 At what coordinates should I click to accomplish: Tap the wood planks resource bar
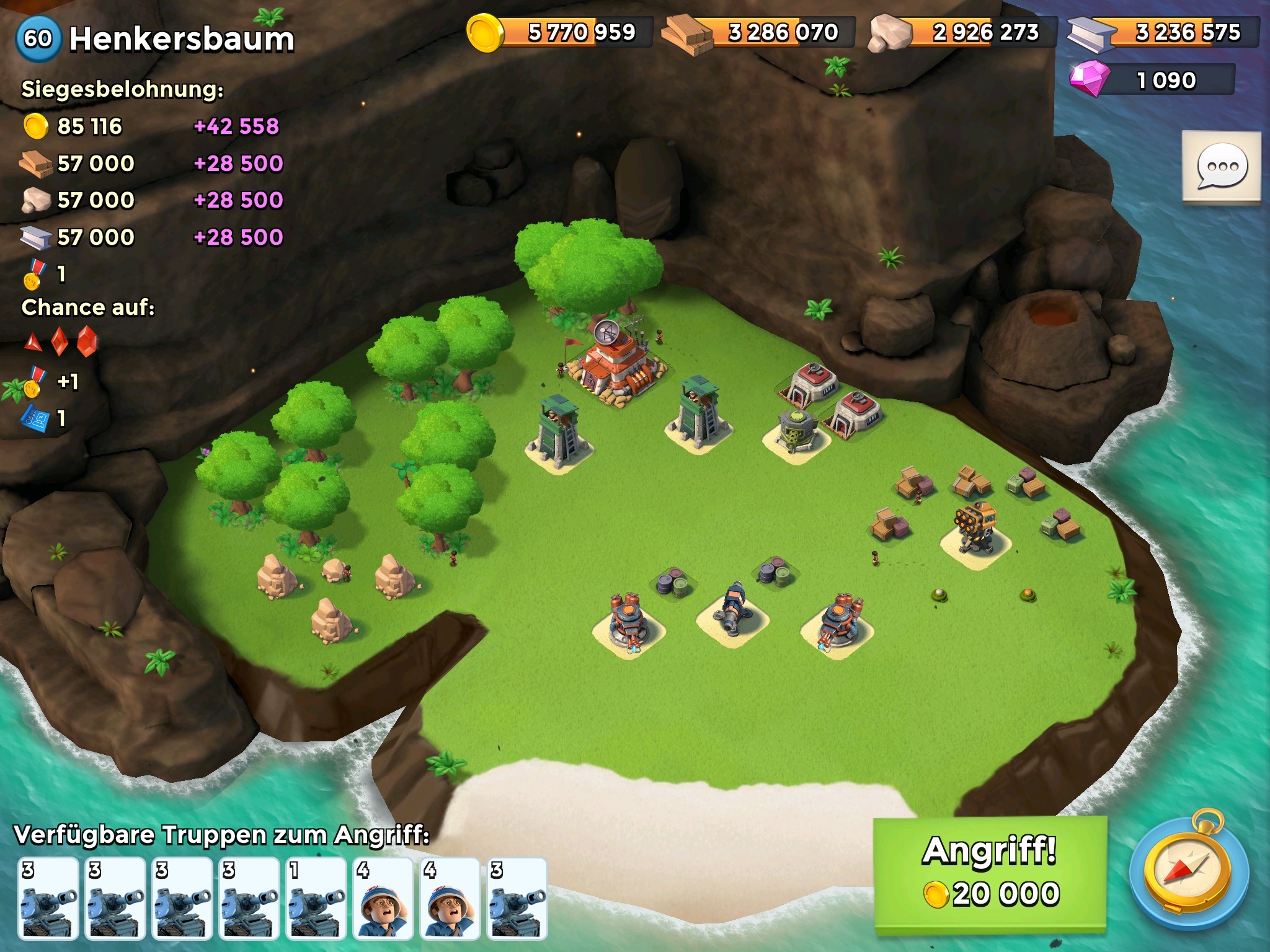click(x=758, y=32)
